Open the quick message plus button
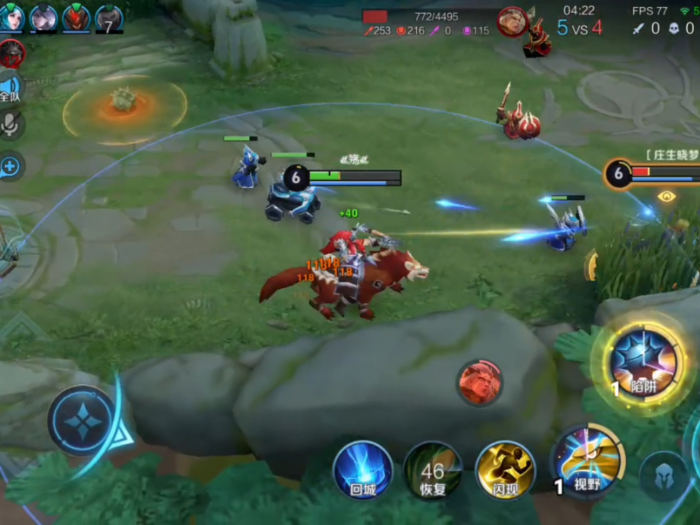 point(10,165)
